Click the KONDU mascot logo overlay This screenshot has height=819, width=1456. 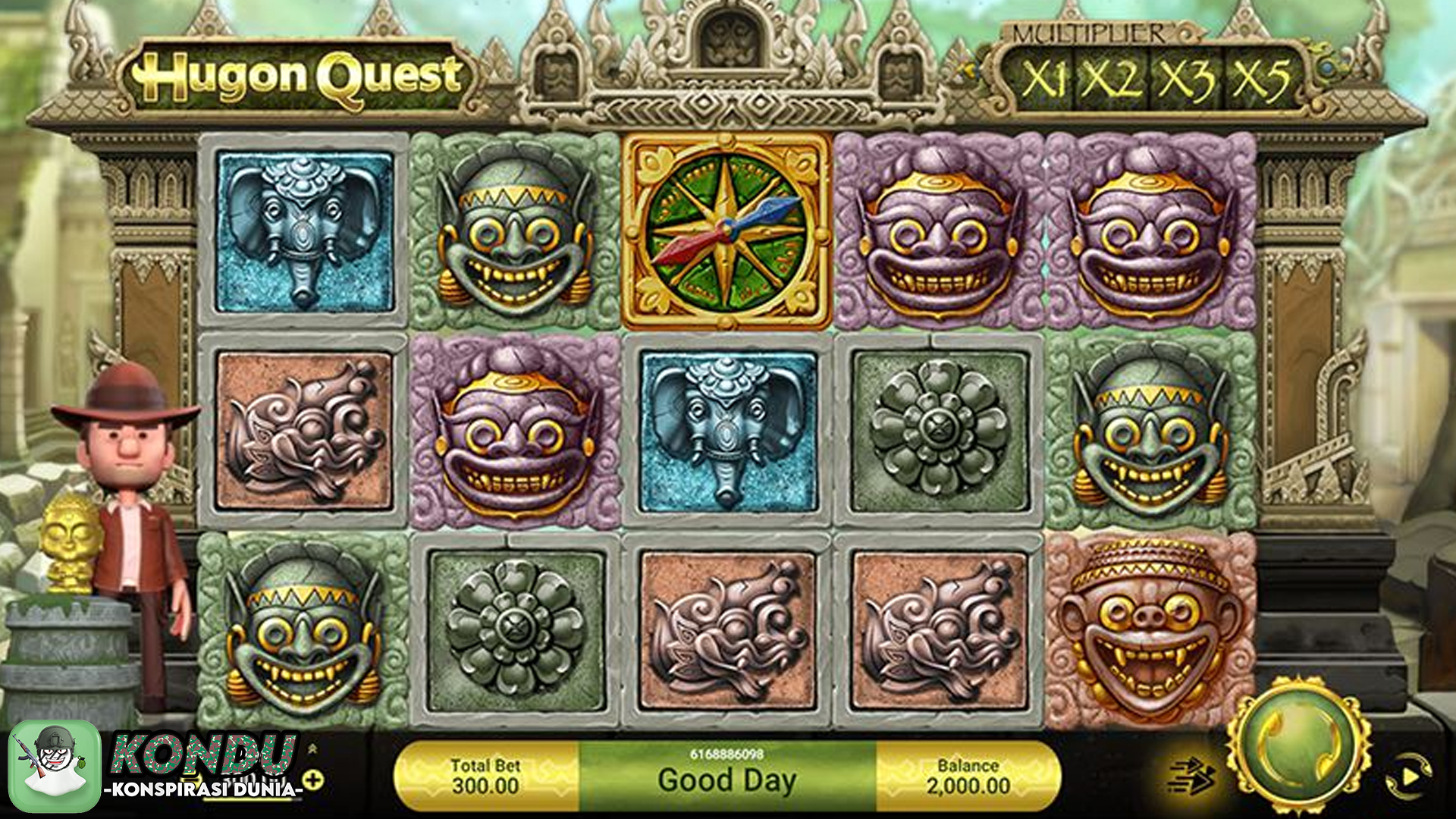pos(55,766)
